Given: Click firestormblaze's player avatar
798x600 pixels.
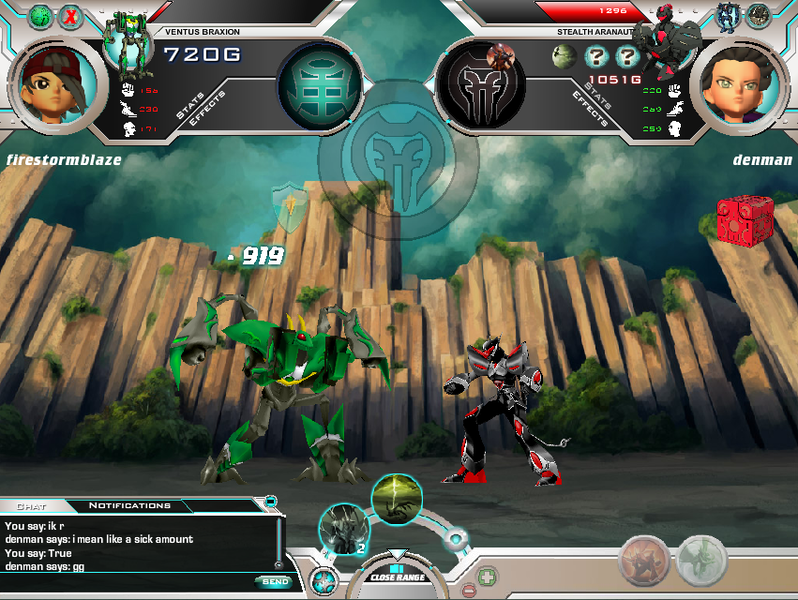Looking at the screenshot, I should point(57,83).
